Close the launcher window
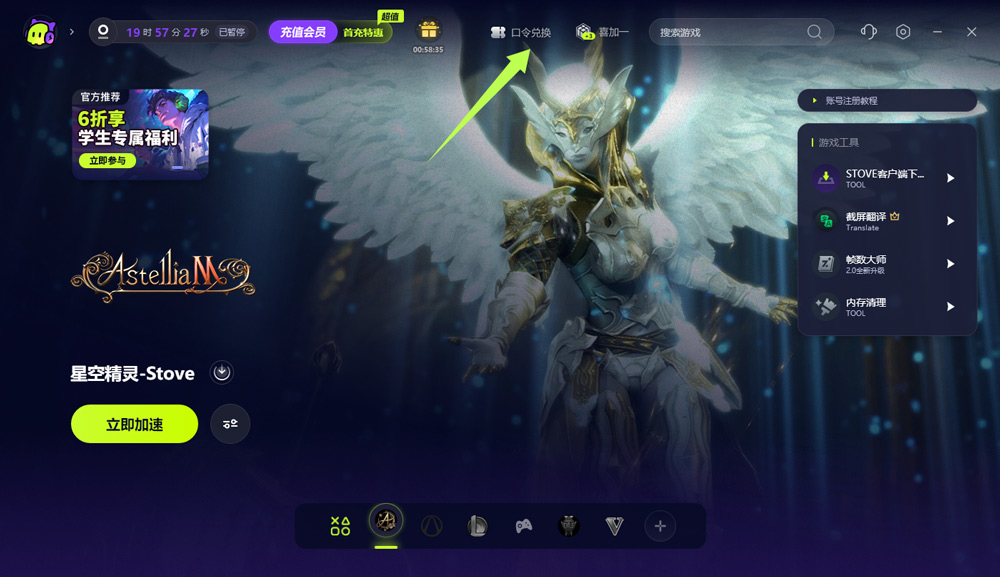The image size is (1000, 577). click(971, 32)
